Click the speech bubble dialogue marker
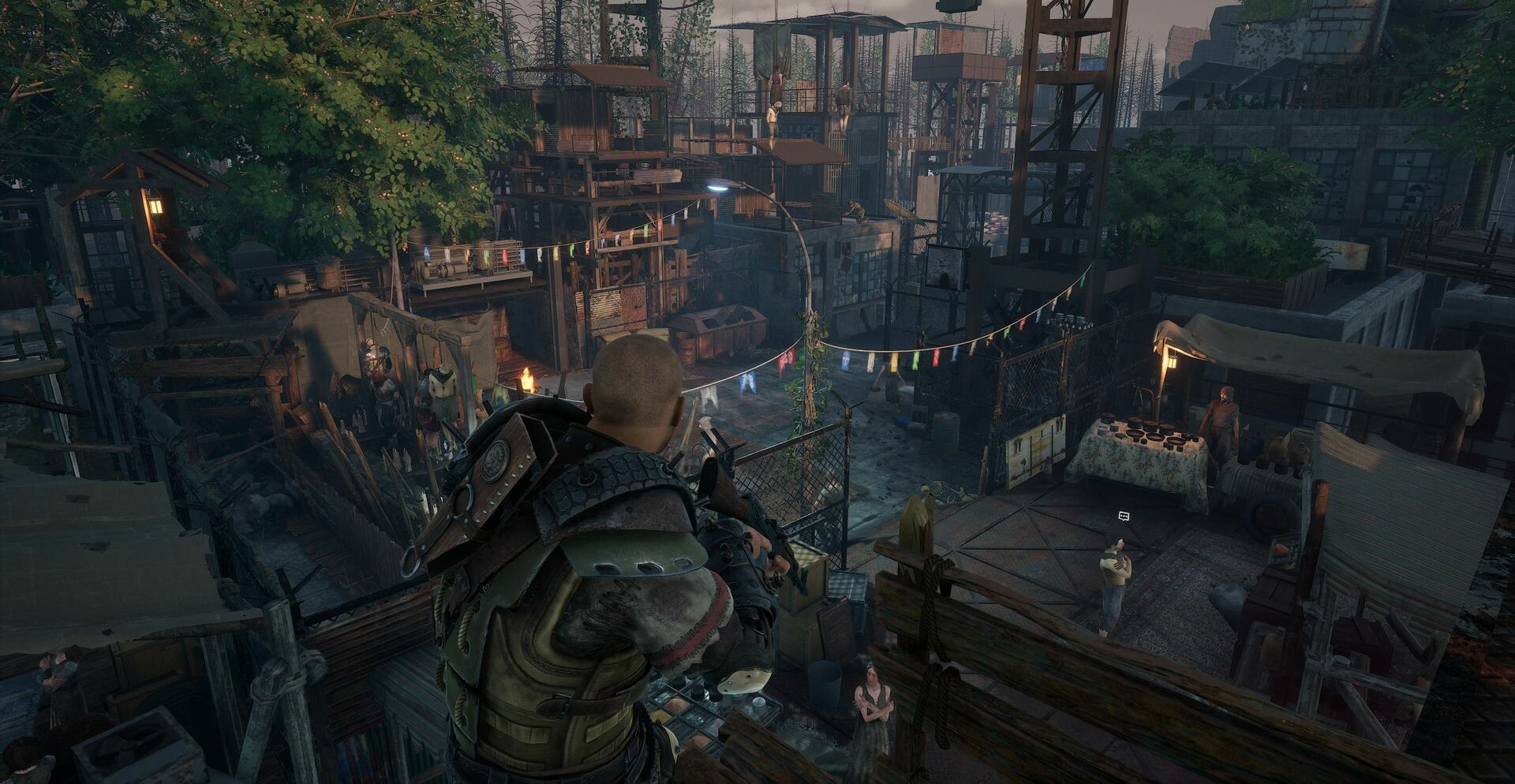 point(1124,517)
